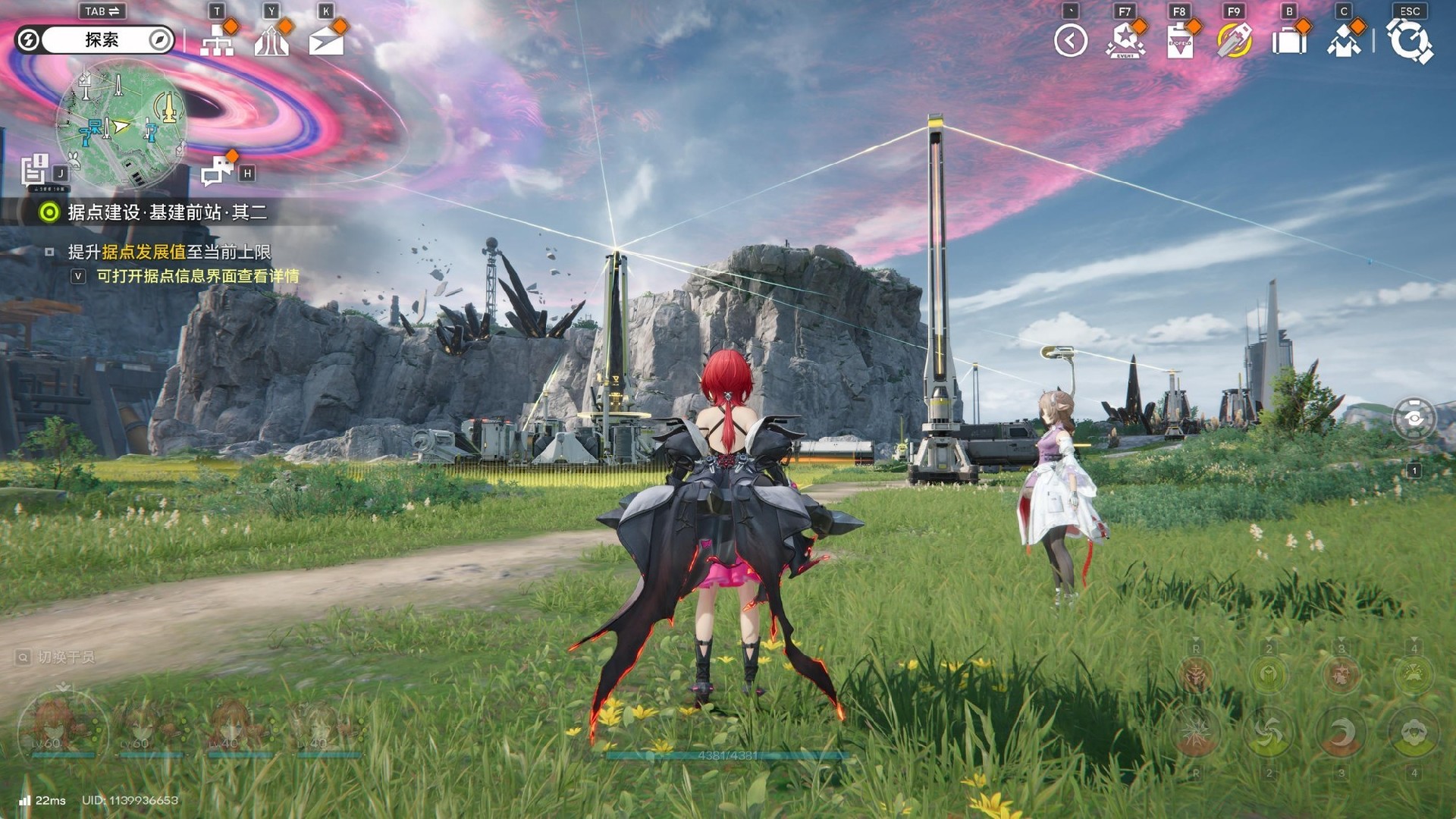Open the Endfield clipboard icon
This screenshot has width=1456, height=819.
tap(1180, 41)
